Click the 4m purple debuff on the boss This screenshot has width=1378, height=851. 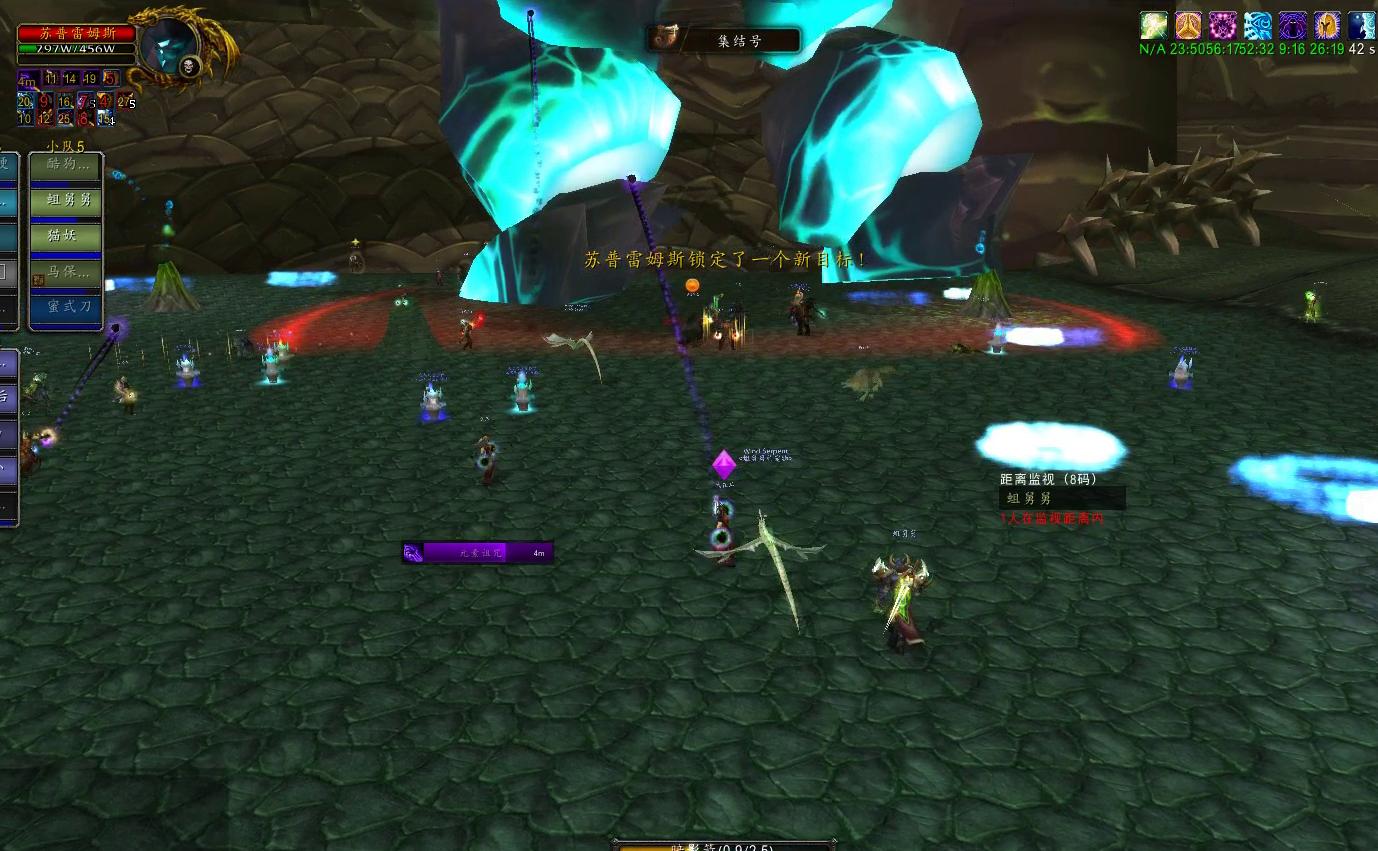(x=26, y=78)
